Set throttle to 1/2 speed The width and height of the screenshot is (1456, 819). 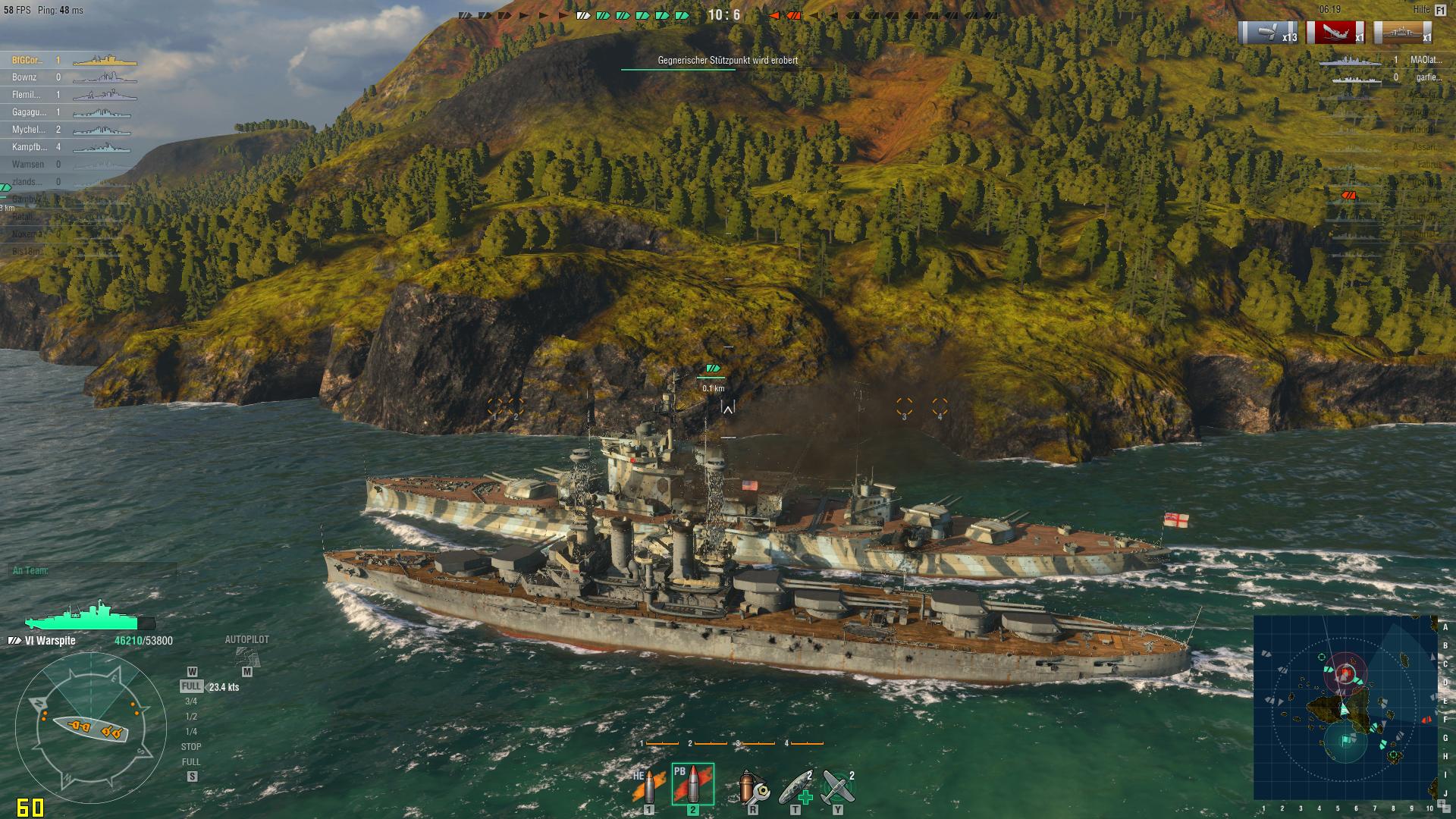(191, 717)
